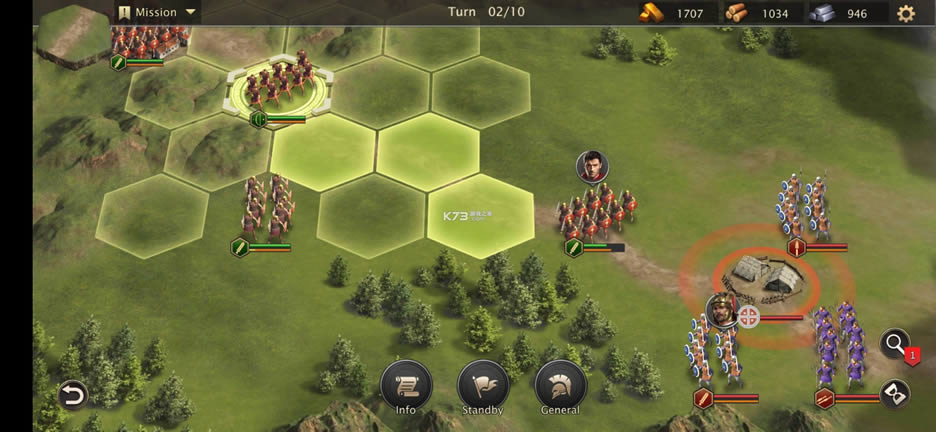
Task: Select the enemy general portrait with golden helmet
Action: pyautogui.click(x=720, y=311)
